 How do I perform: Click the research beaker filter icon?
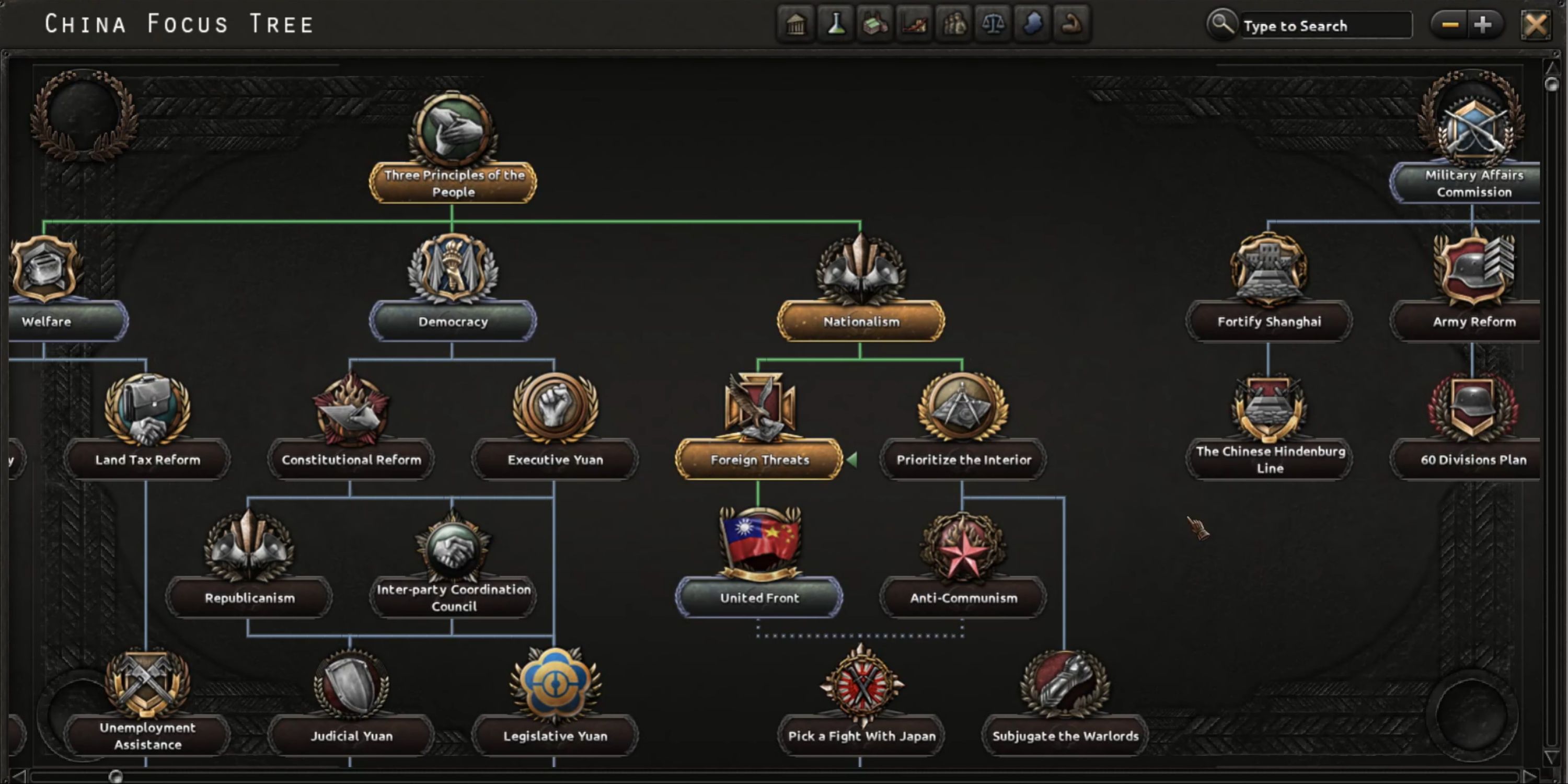point(835,25)
